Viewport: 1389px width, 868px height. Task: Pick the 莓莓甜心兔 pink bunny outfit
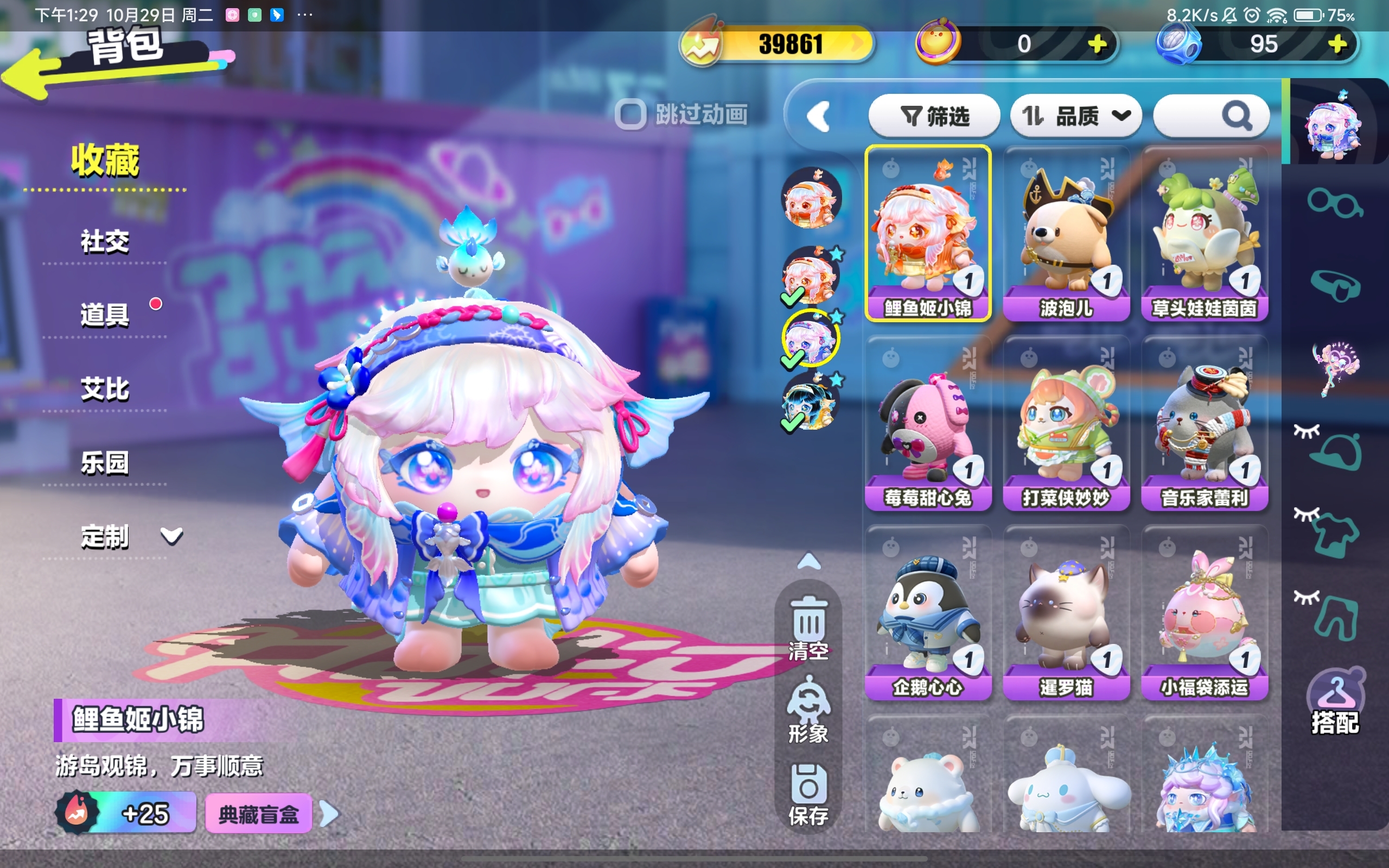click(x=927, y=423)
